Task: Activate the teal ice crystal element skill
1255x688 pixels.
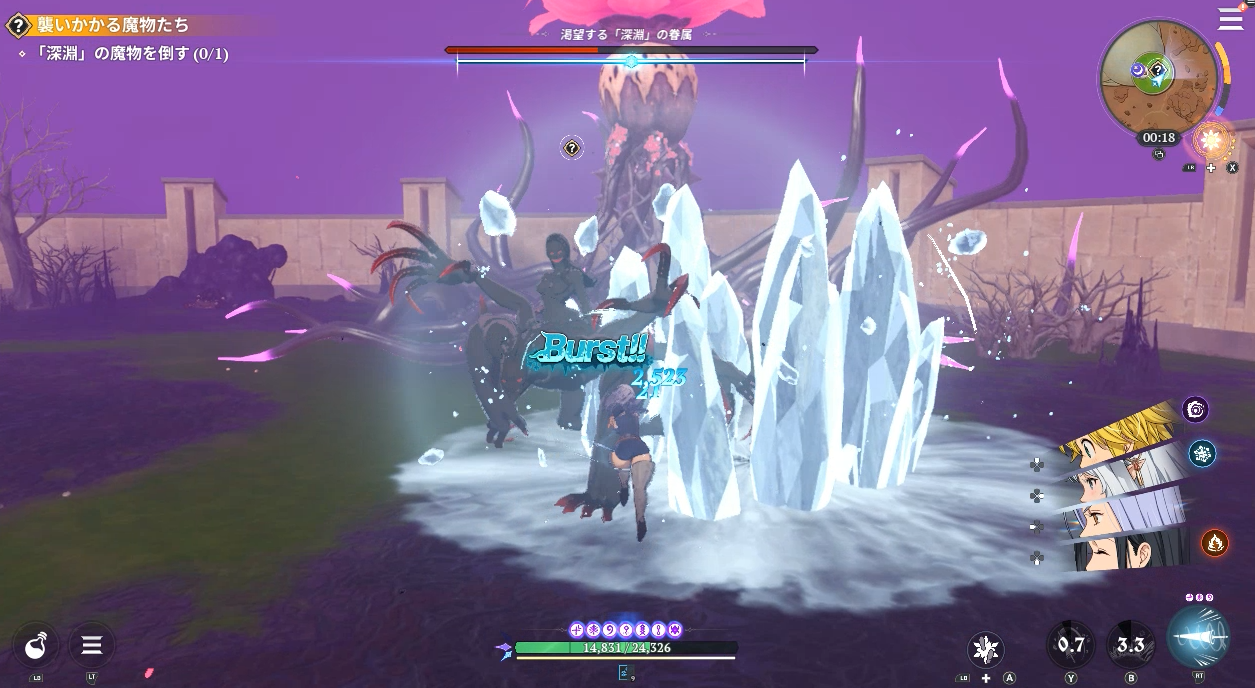Action: [1202, 454]
